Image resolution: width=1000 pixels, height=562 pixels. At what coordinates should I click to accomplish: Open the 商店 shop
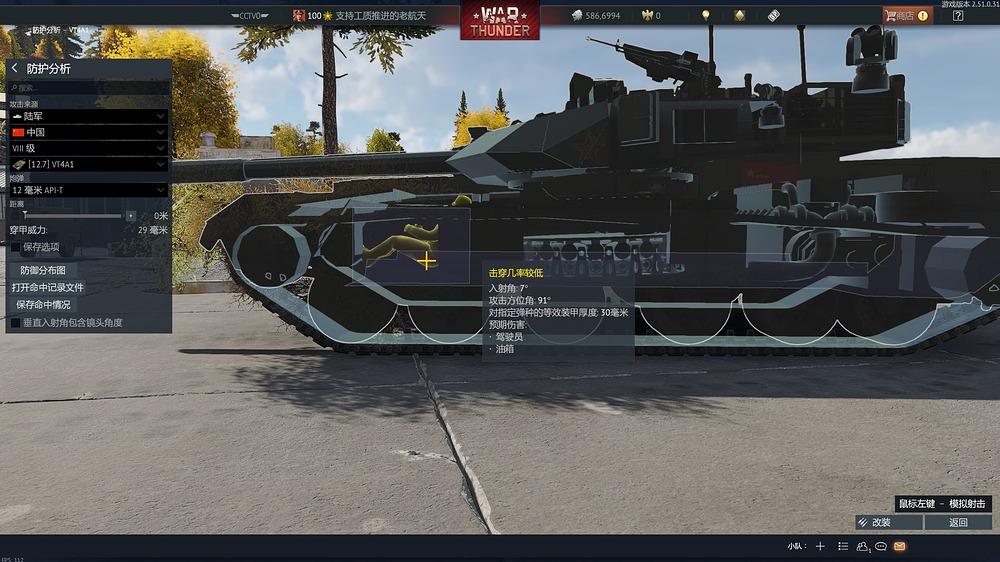tap(906, 16)
